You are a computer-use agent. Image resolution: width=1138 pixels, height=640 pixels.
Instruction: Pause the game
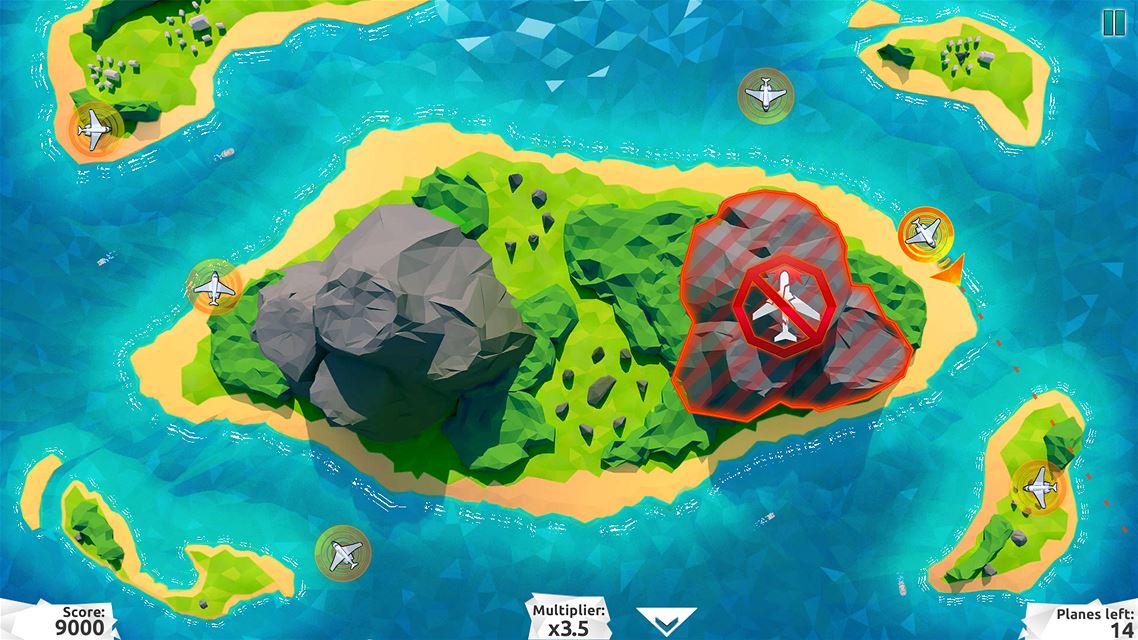tap(1113, 22)
